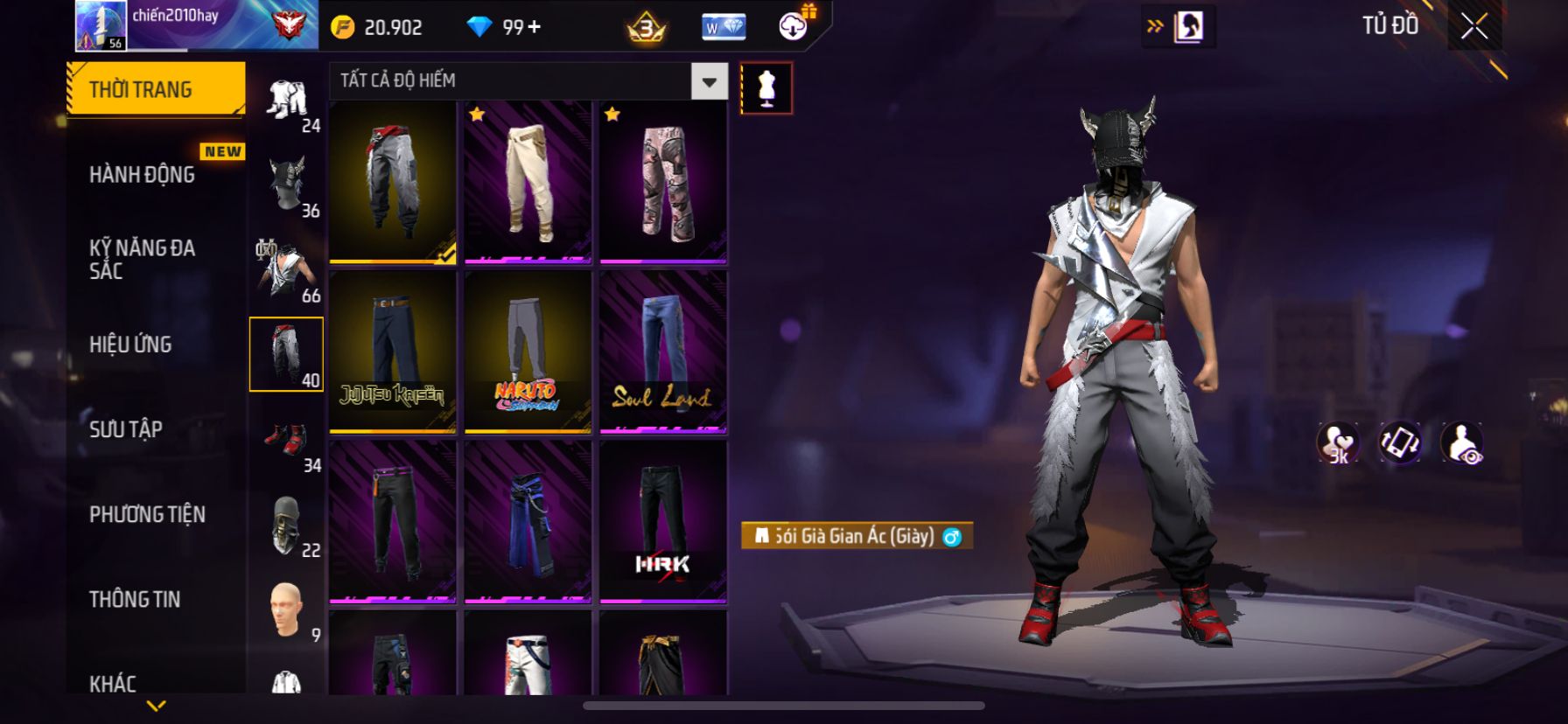Select the Naruto Shippuden grey pants
1568x724 pixels.
(x=528, y=352)
